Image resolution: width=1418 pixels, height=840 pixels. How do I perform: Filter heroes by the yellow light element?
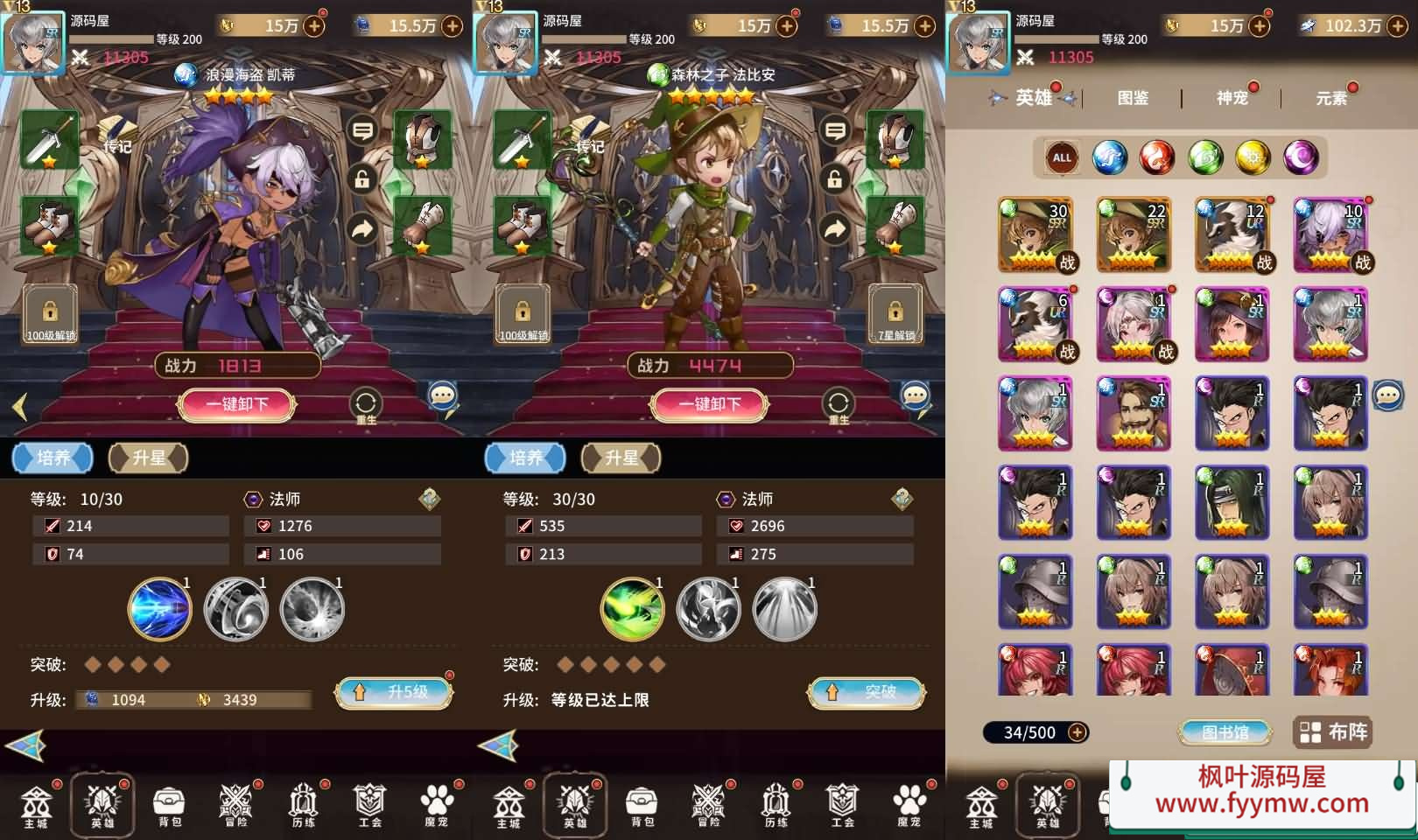1253,158
